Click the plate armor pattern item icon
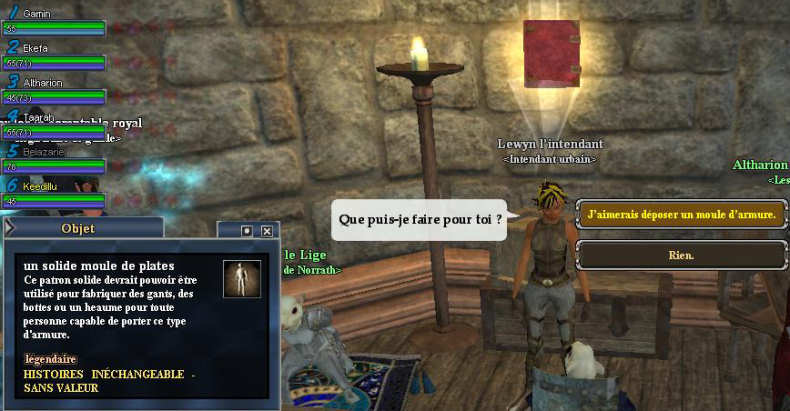The image size is (790, 411). coord(241,279)
